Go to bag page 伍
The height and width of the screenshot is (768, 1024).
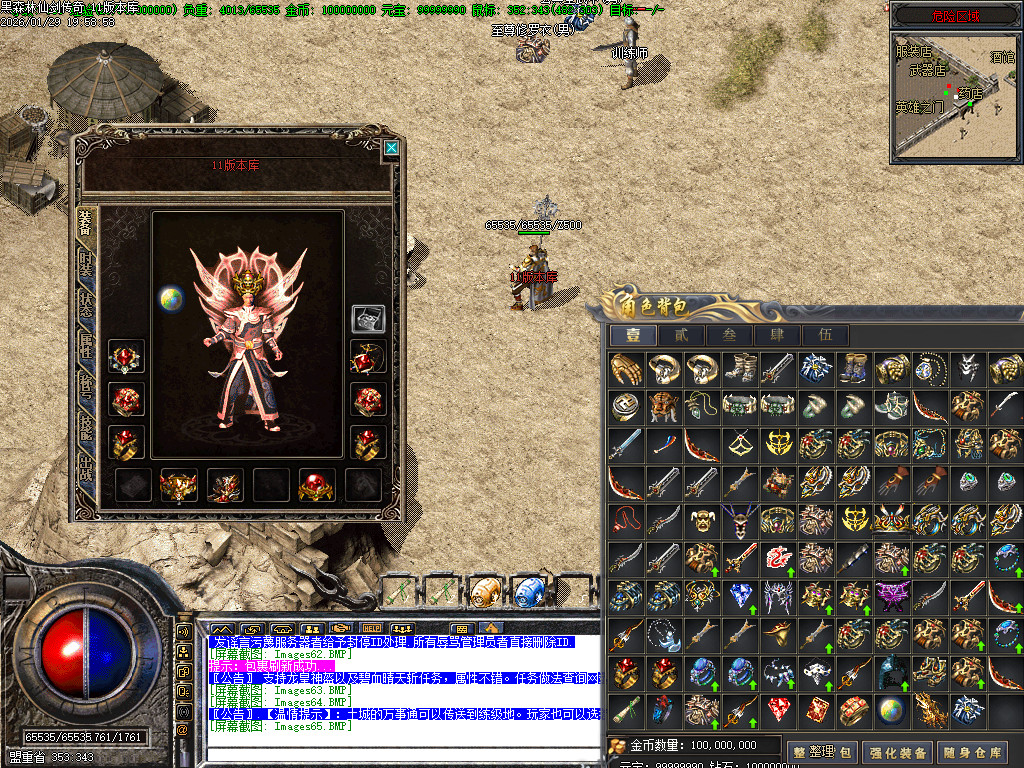825,335
